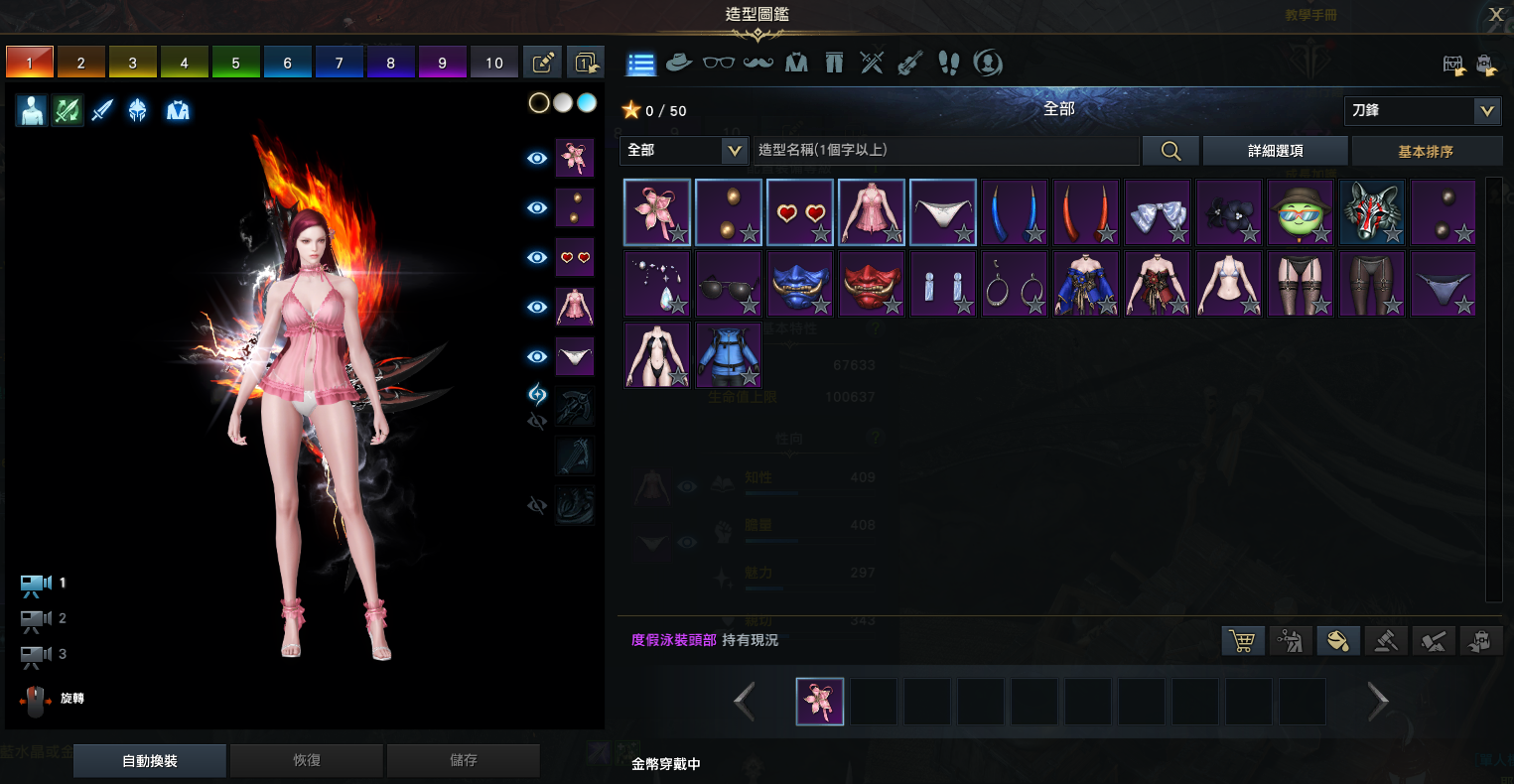Click the 造型名稱 search field
The width and height of the screenshot is (1514, 784).
click(945, 150)
